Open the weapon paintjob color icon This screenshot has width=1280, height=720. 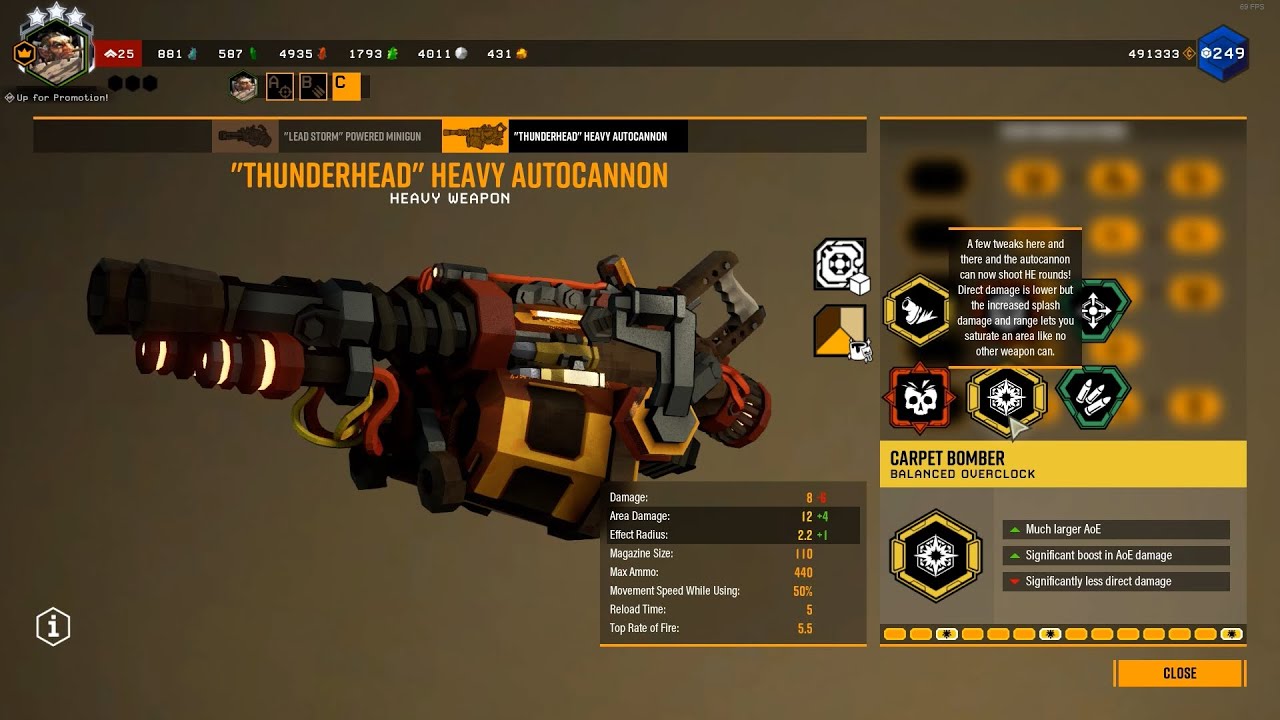840,332
